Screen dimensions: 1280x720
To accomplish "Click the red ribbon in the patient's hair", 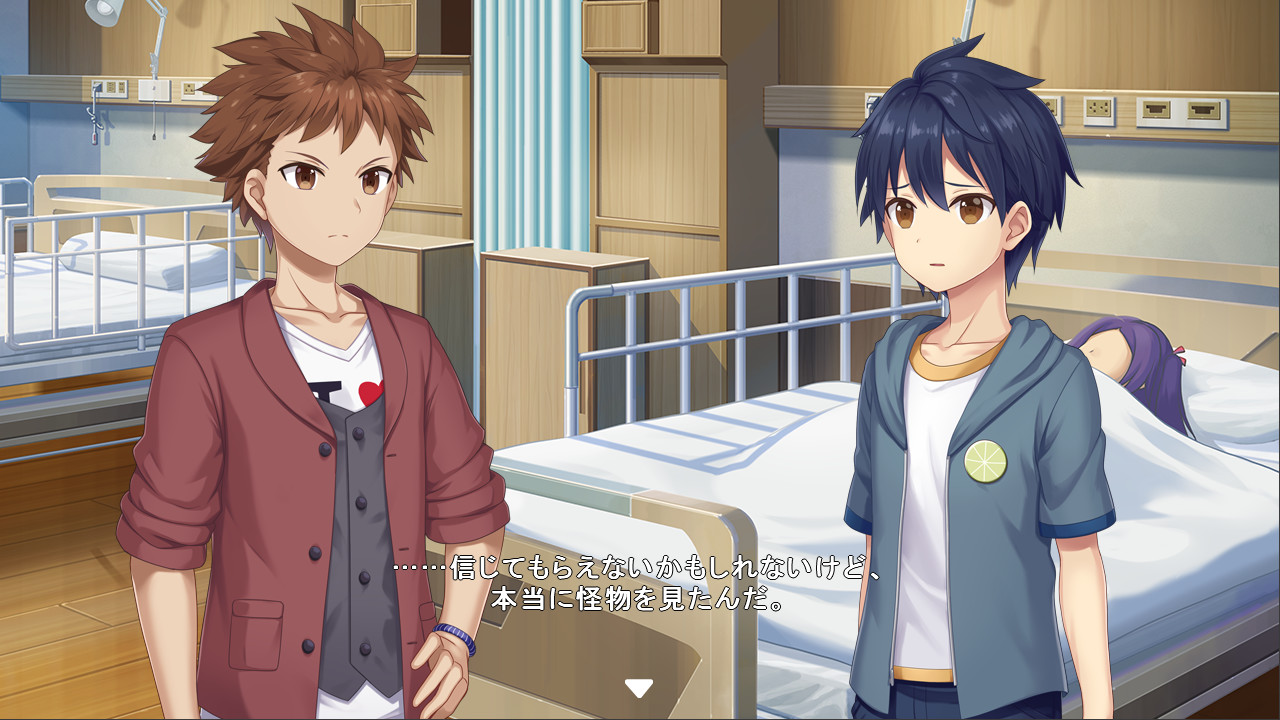I will tap(1181, 356).
